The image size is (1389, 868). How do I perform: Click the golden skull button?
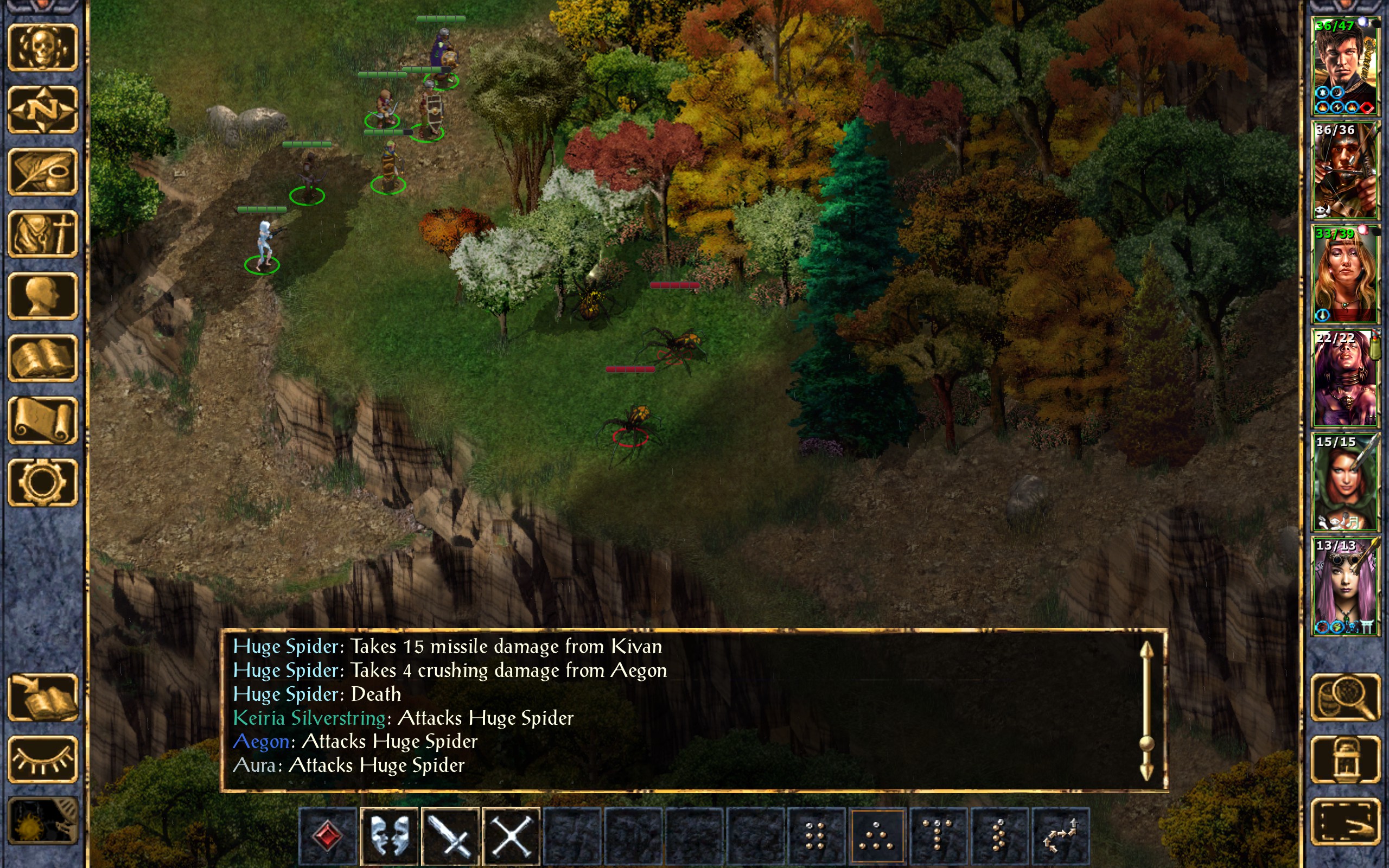[x=42, y=48]
